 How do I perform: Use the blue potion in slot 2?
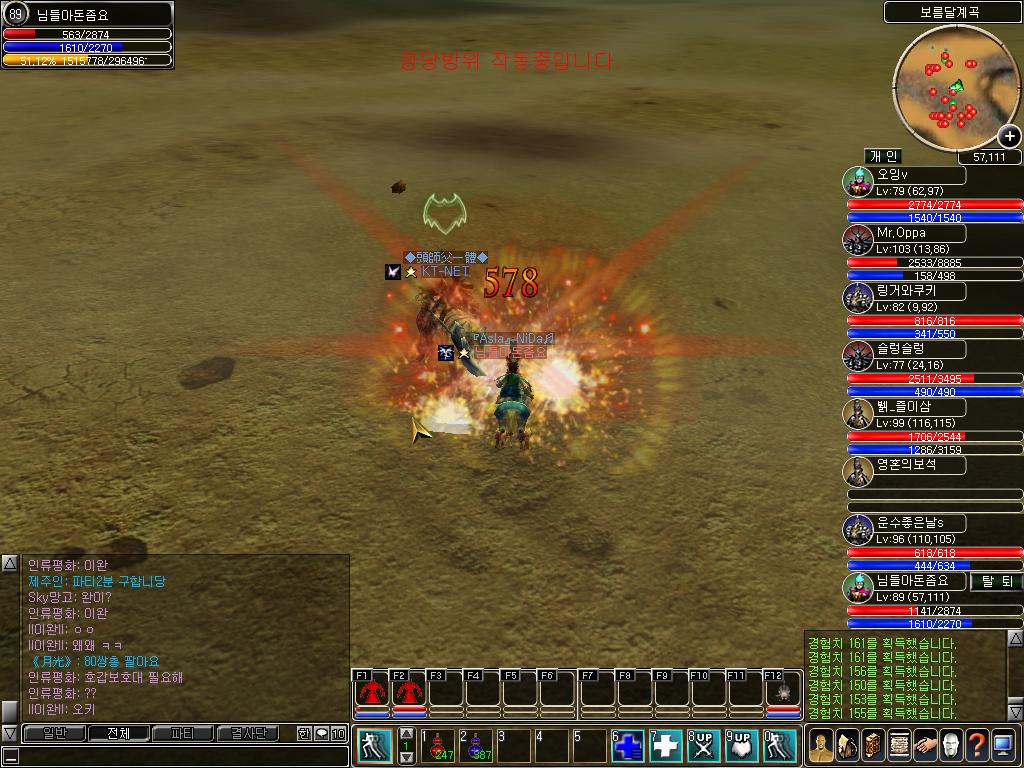pos(475,747)
